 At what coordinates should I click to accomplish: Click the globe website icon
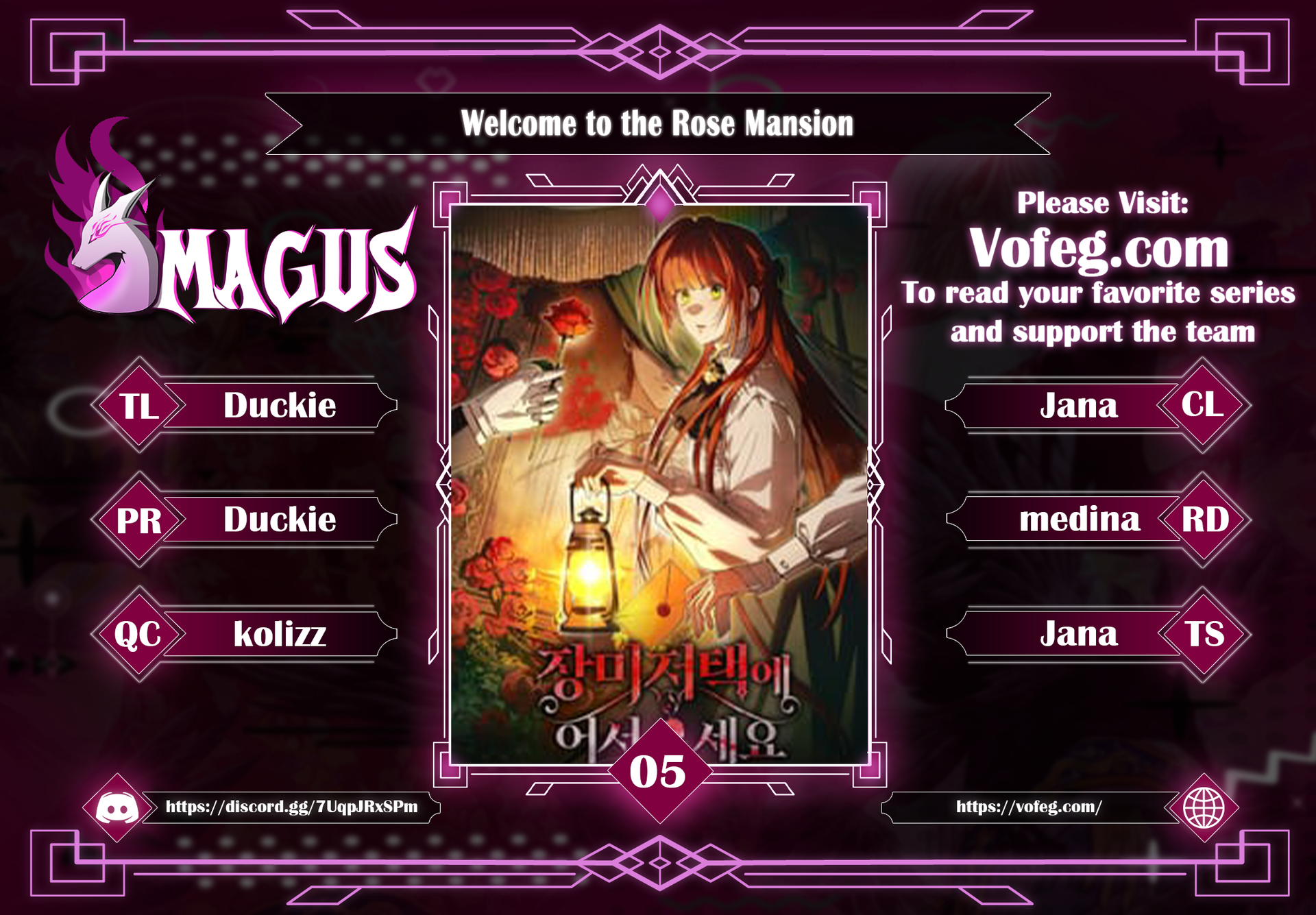tap(1204, 808)
